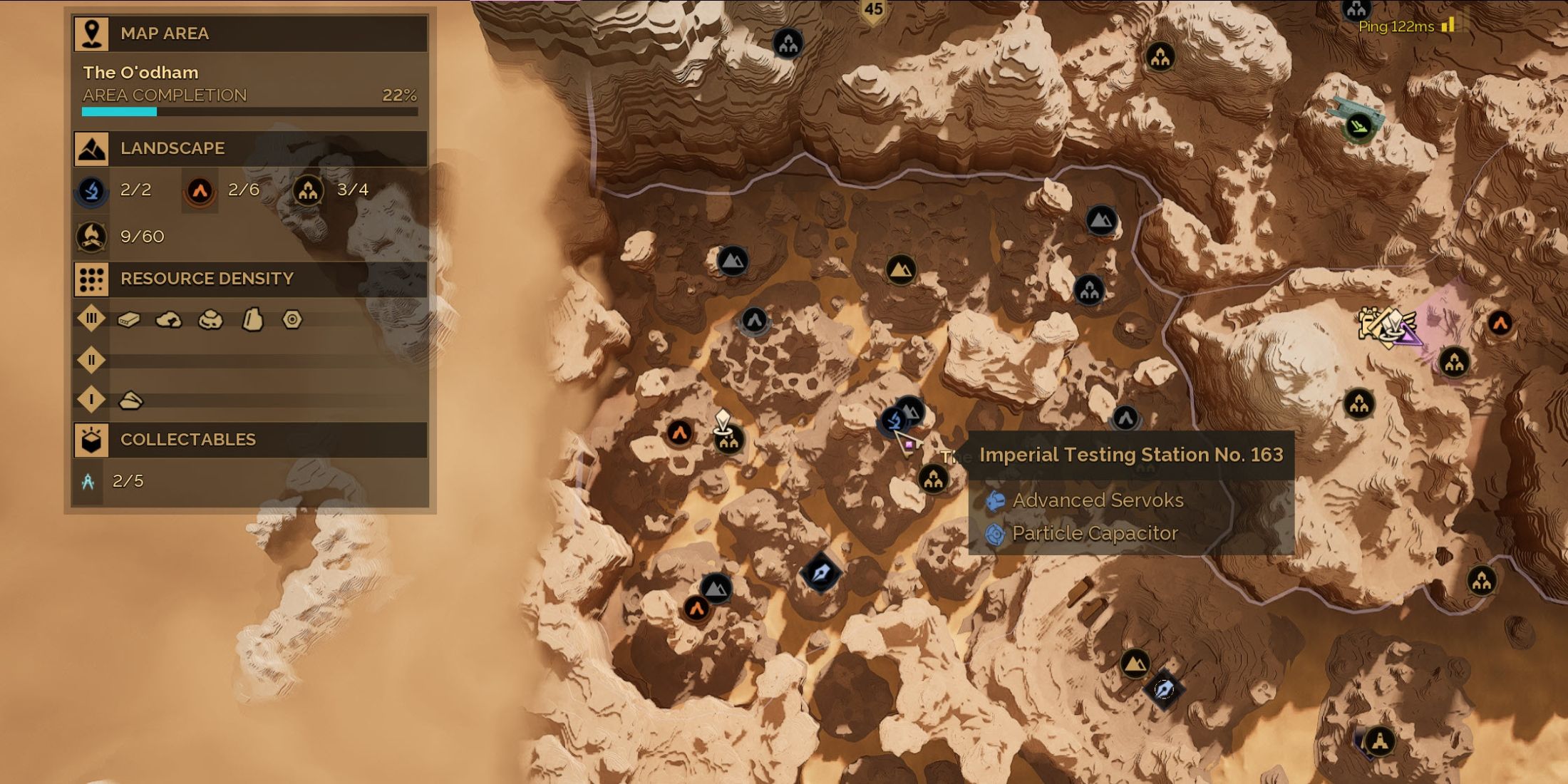Select the outpost buildings legend icon showing 3/4
Screen dimensions: 1568x784
click(x=308, y=190)
